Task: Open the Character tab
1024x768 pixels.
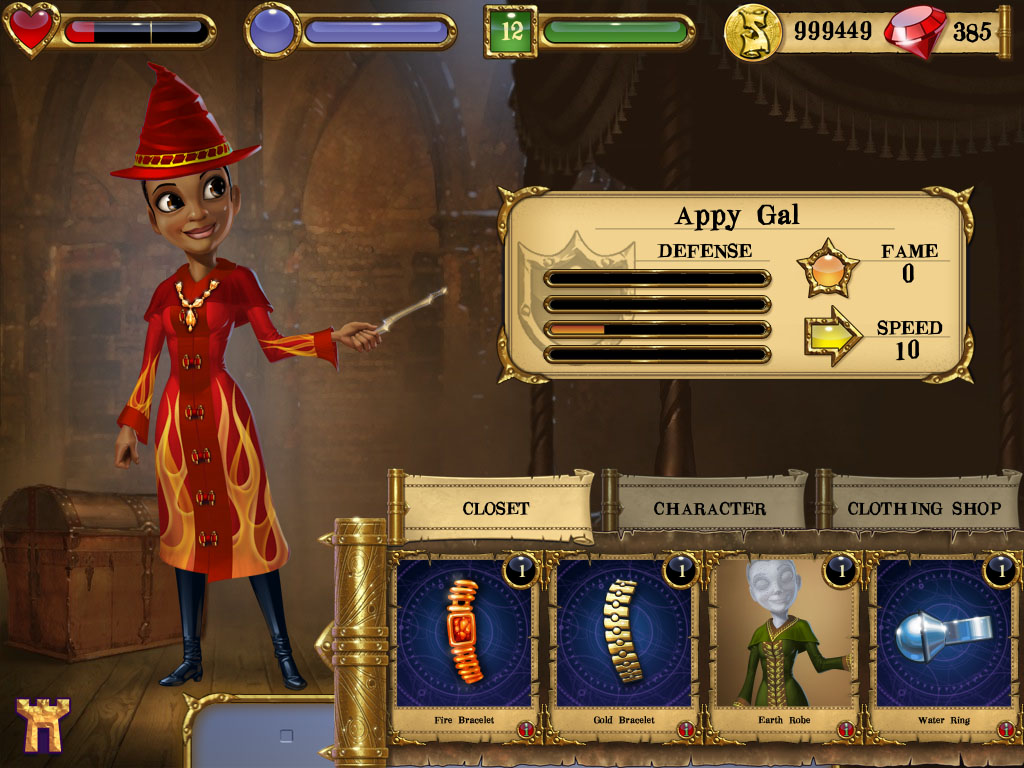Action: (x=709, y=508)
